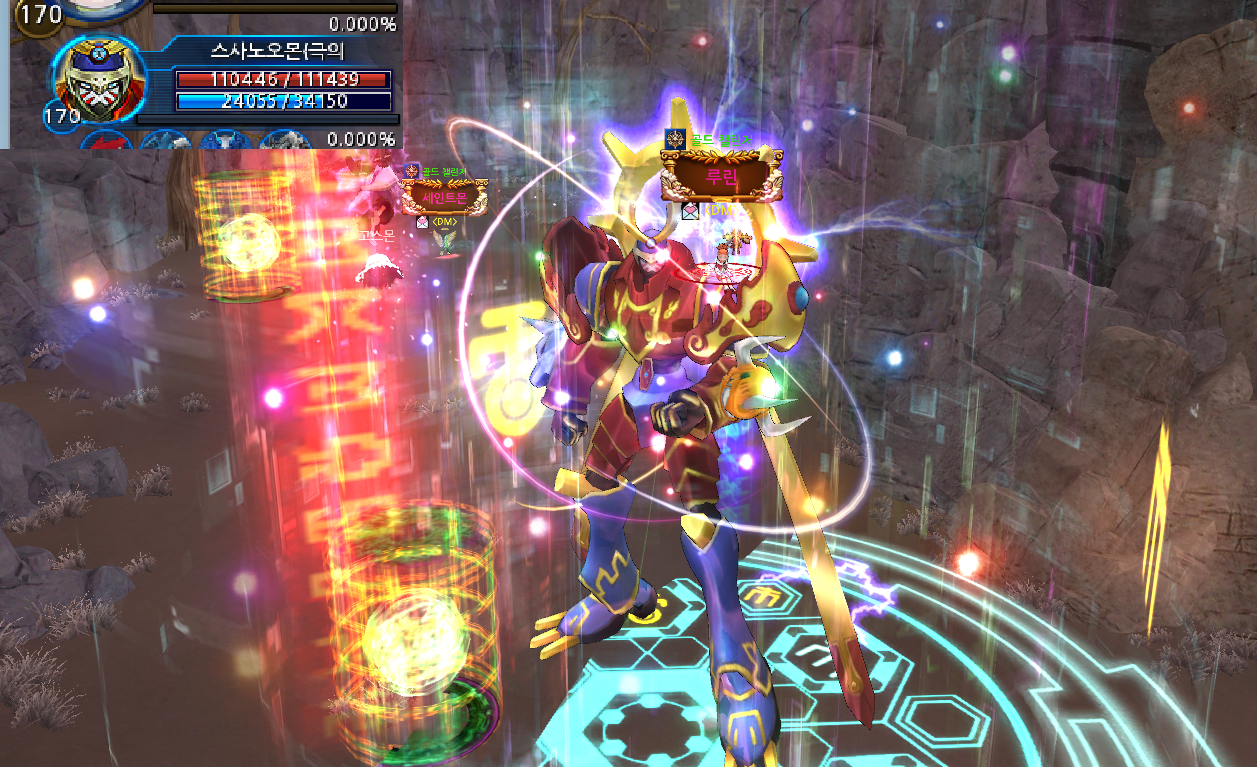The width and height of the screenshot is (1257, 767).
Task: Activate the red skill icon below the portrait
Action: [105, 142]
